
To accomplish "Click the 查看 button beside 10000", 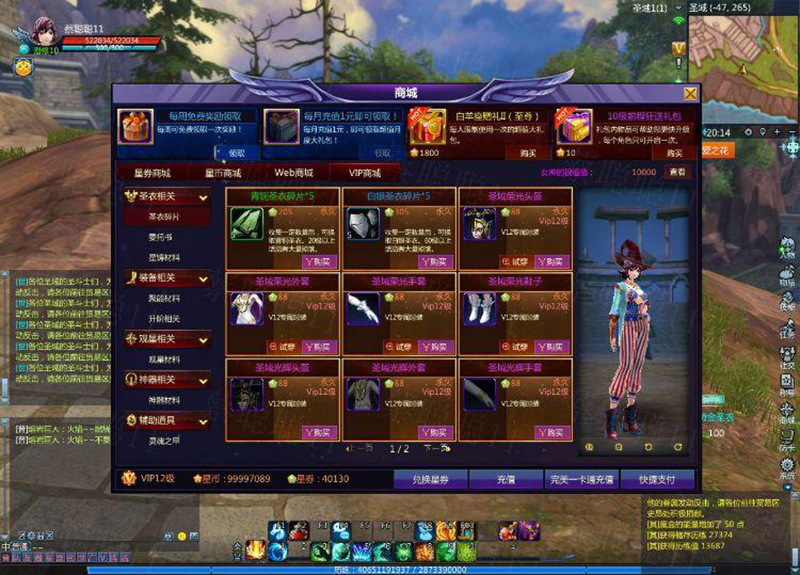I will [x=678, y=172].
